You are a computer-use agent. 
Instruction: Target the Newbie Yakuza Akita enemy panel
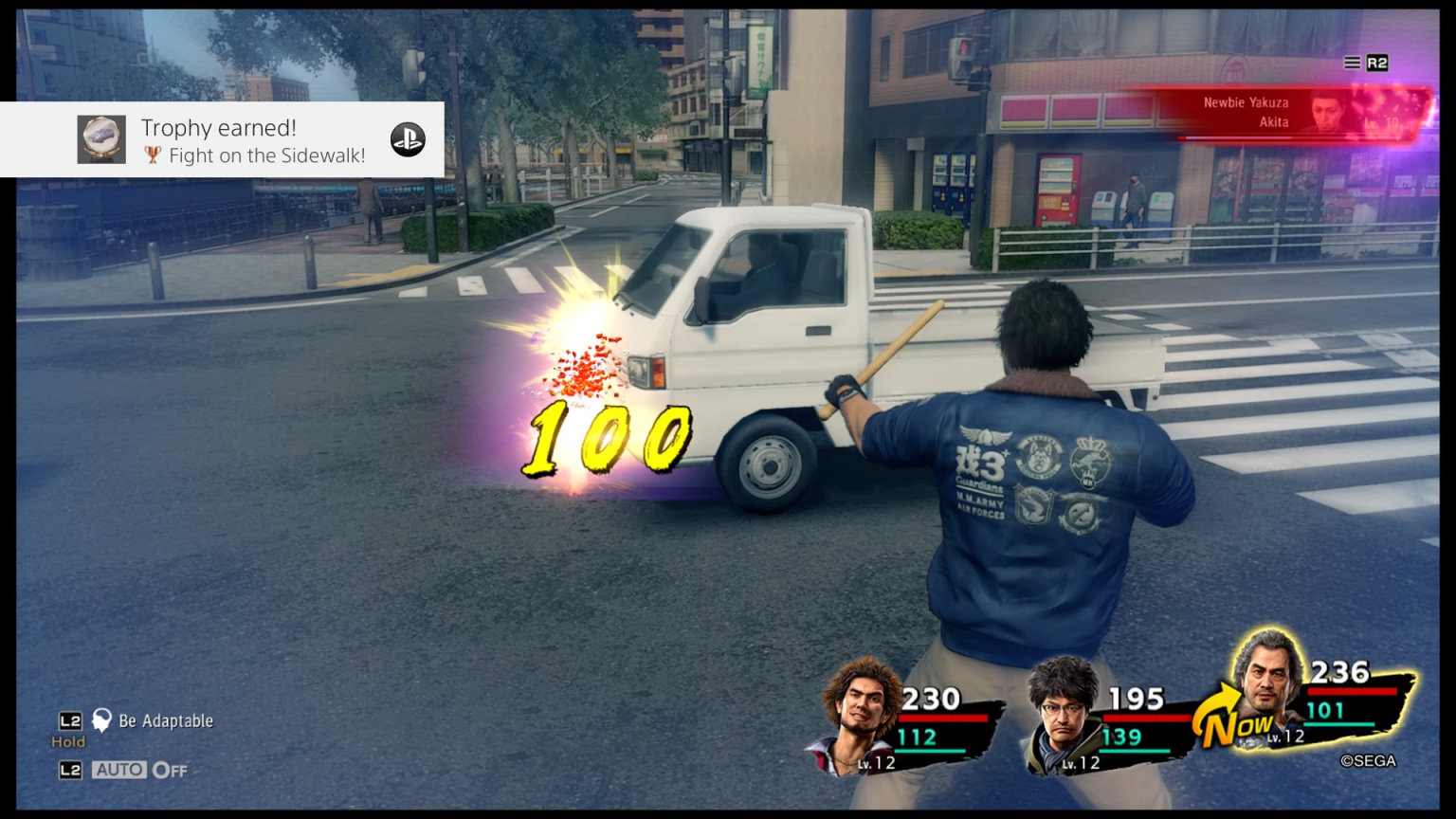click(x=1289, y=114)
